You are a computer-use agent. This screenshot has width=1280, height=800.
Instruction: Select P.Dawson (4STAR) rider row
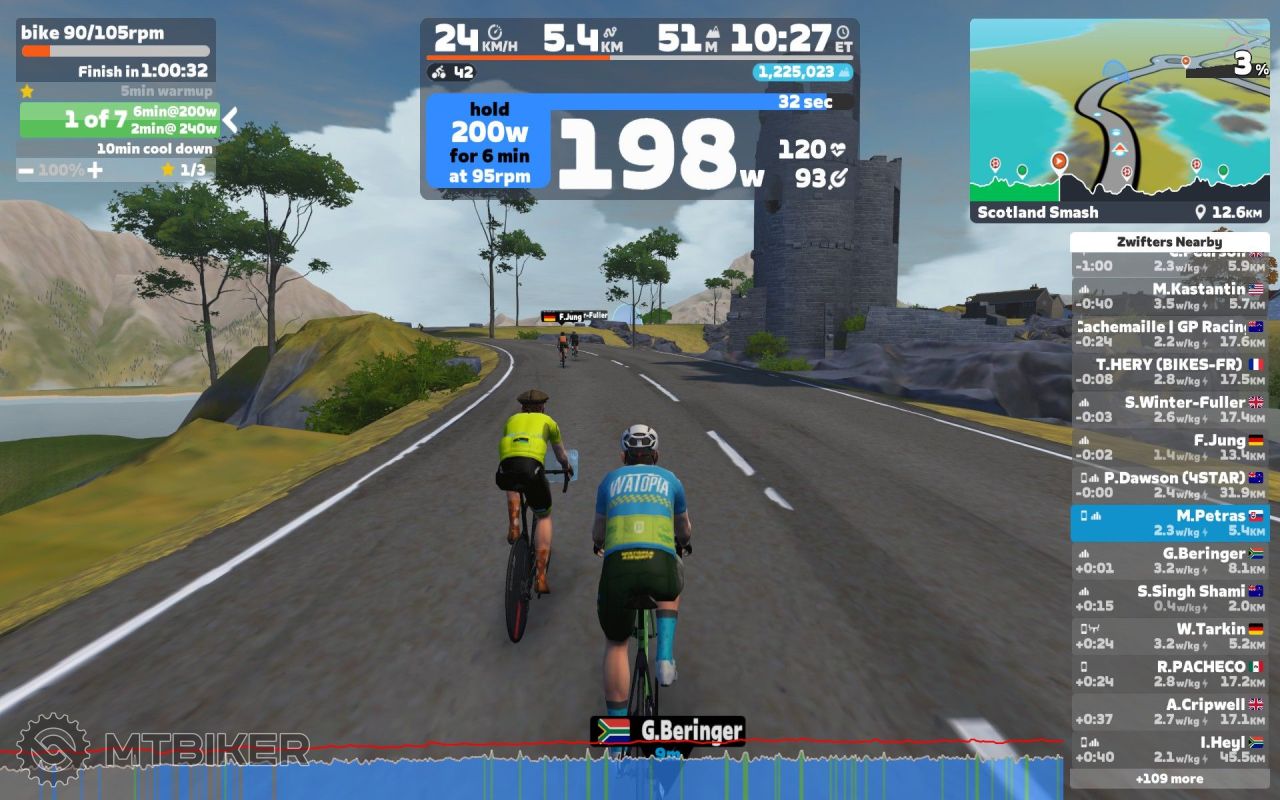1169,485
